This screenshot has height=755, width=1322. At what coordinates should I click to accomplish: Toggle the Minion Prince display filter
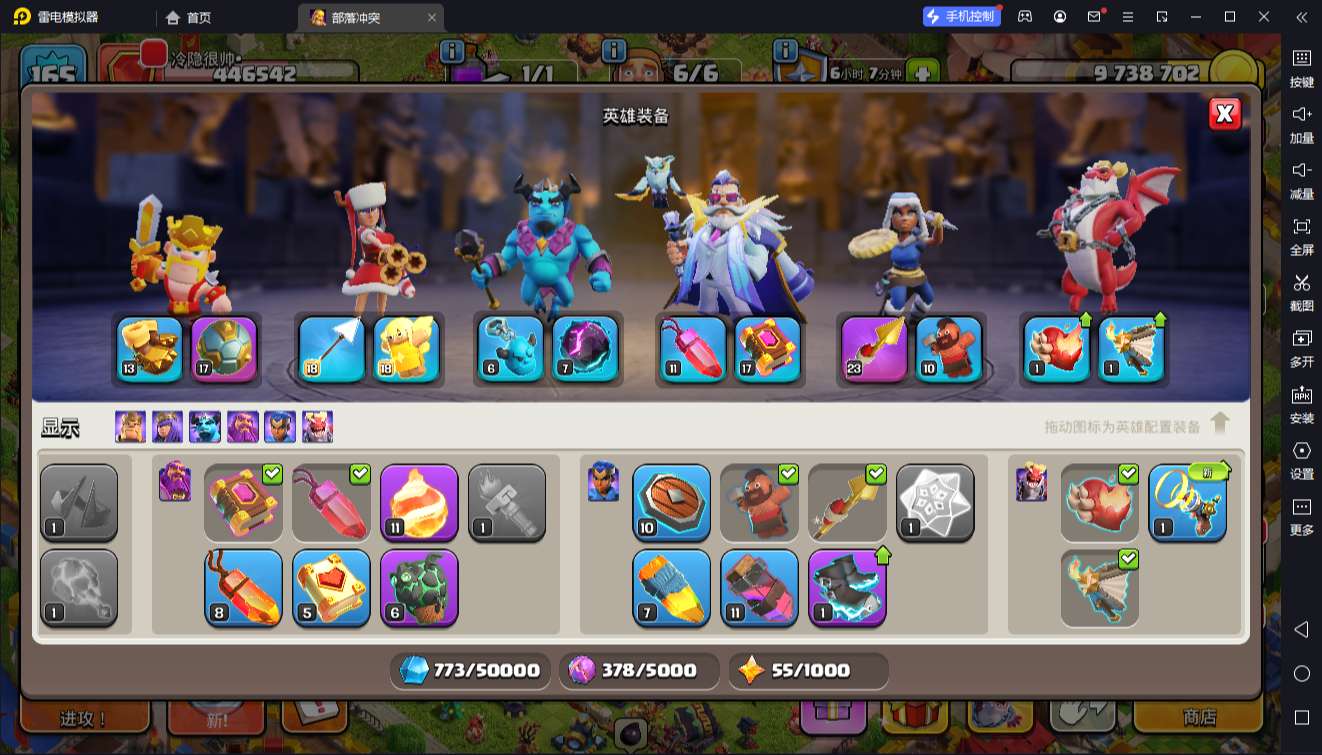pos(205,427)
